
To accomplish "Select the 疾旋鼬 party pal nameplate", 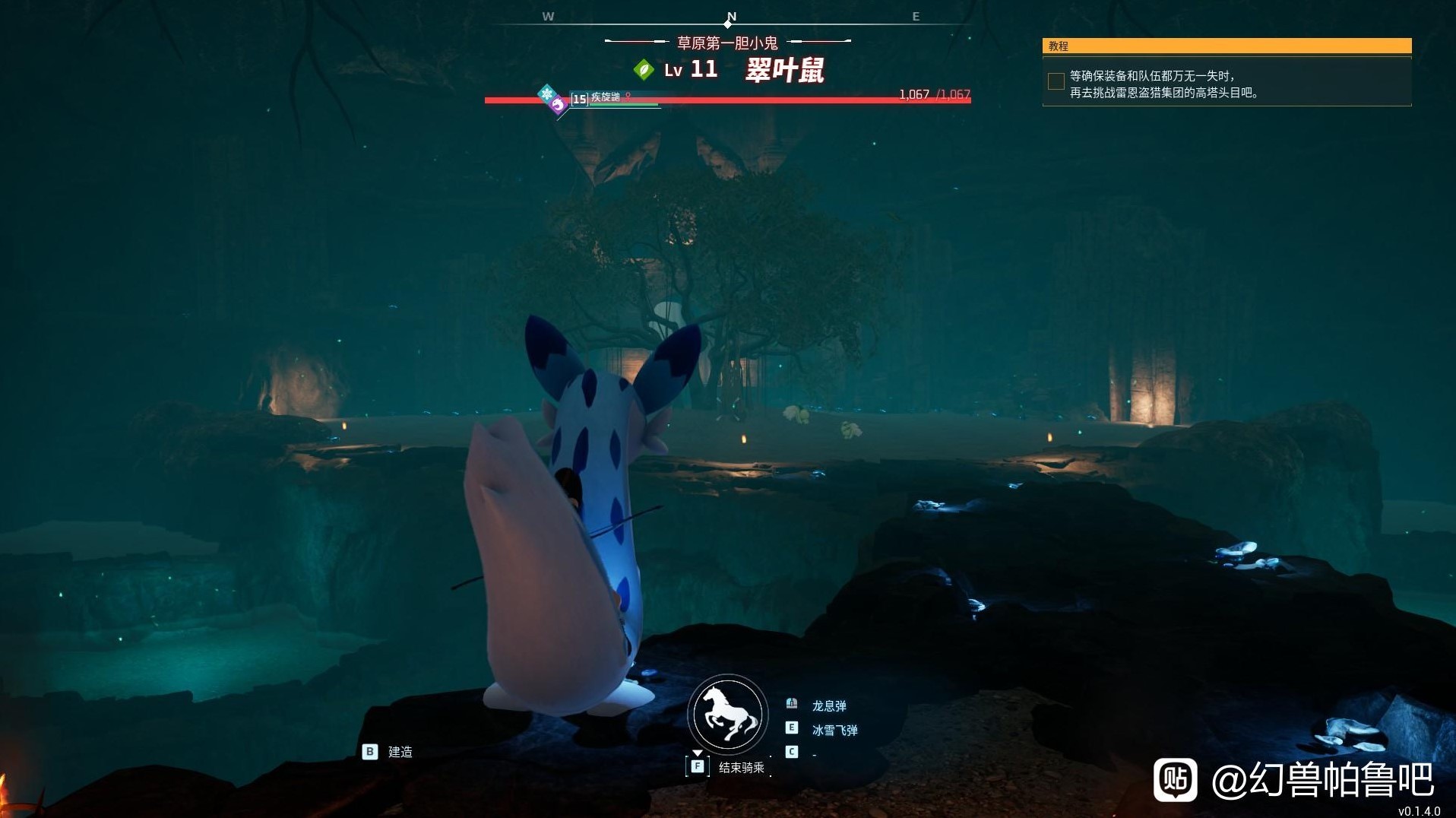I will pos(606,98).
